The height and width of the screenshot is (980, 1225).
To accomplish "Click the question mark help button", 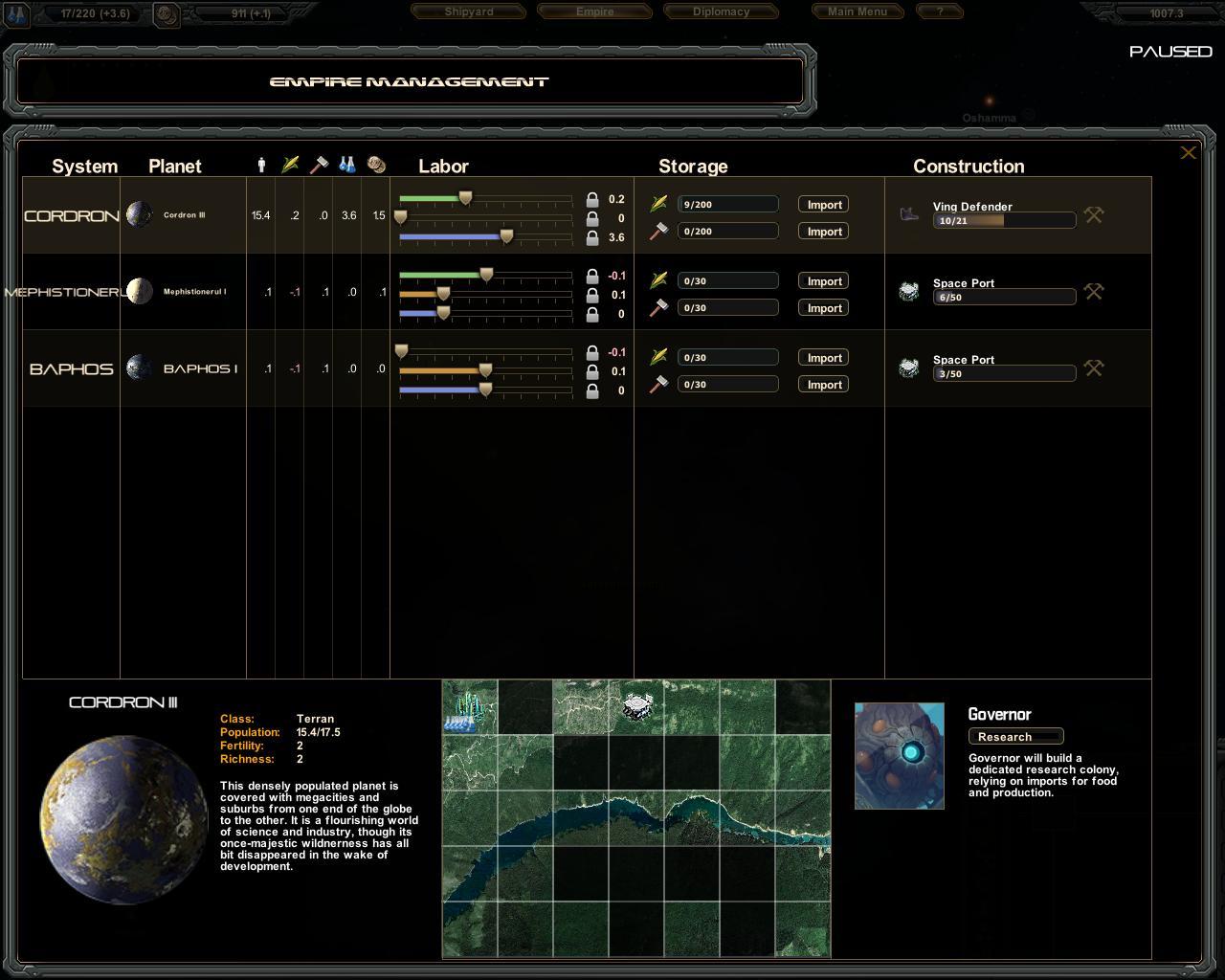I will click(x=940, y=11).
